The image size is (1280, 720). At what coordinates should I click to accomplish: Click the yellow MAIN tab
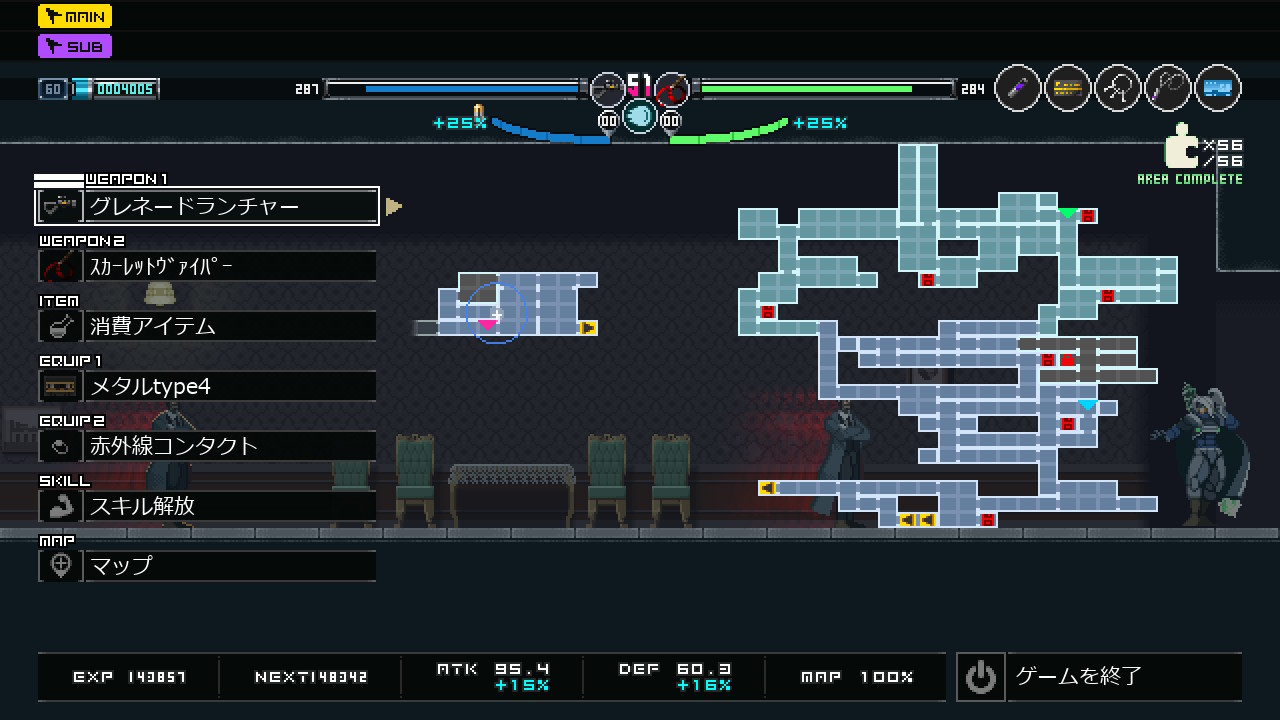(x=75, y=16)
